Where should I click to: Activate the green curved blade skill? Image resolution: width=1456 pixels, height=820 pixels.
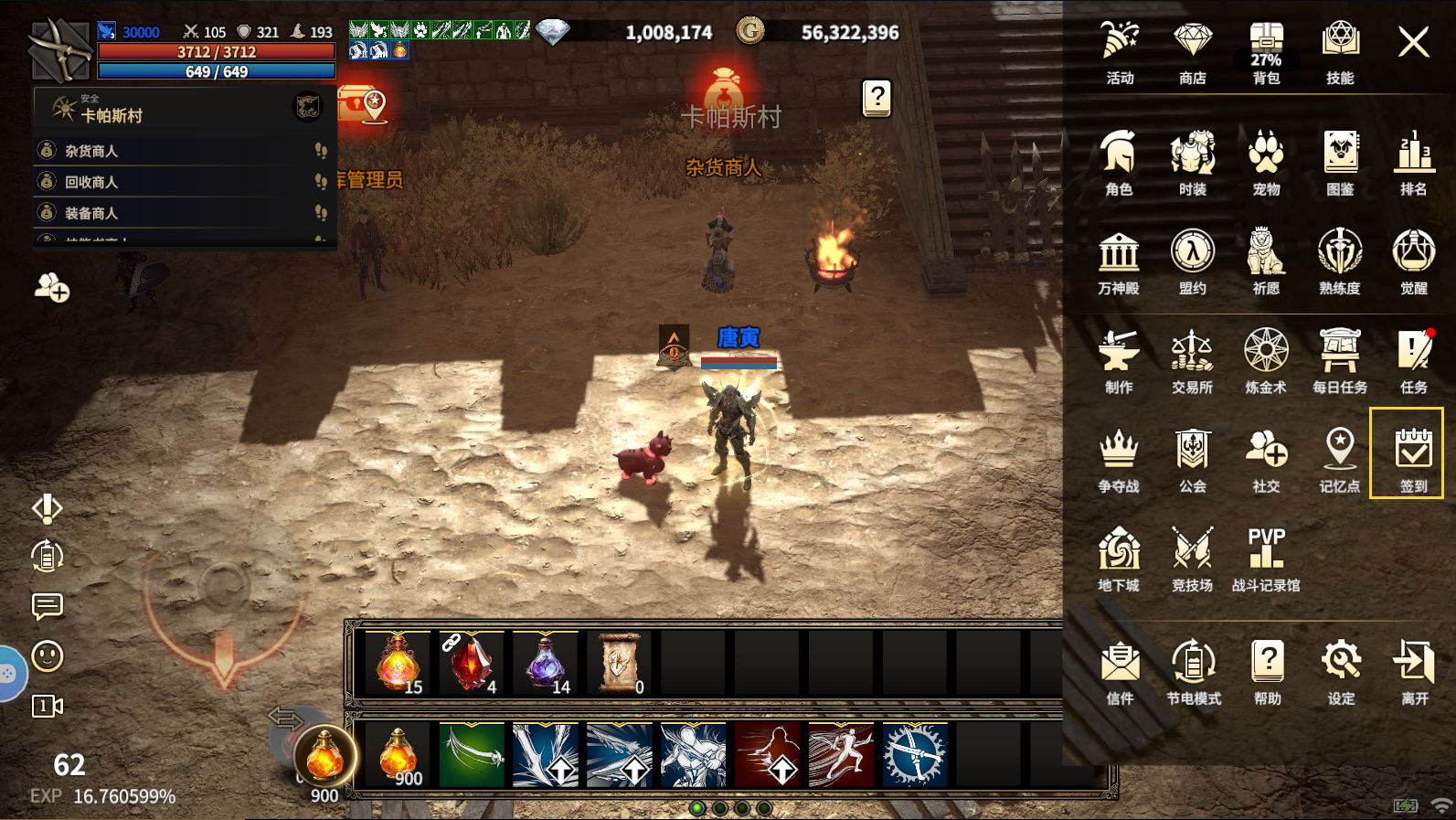[x=472, y=755]
